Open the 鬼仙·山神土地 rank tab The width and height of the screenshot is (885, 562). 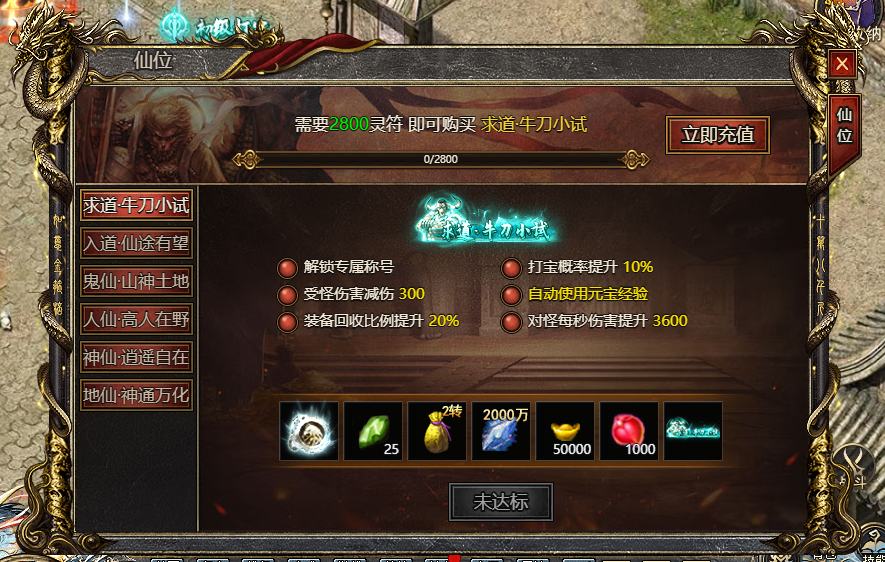tap(136, 281)
